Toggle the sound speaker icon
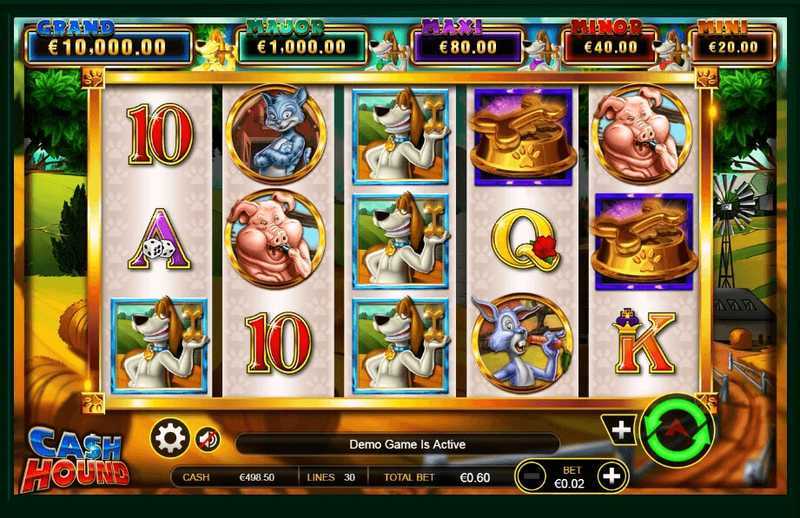The image size is (800, 518). click(x=207, y=439)
